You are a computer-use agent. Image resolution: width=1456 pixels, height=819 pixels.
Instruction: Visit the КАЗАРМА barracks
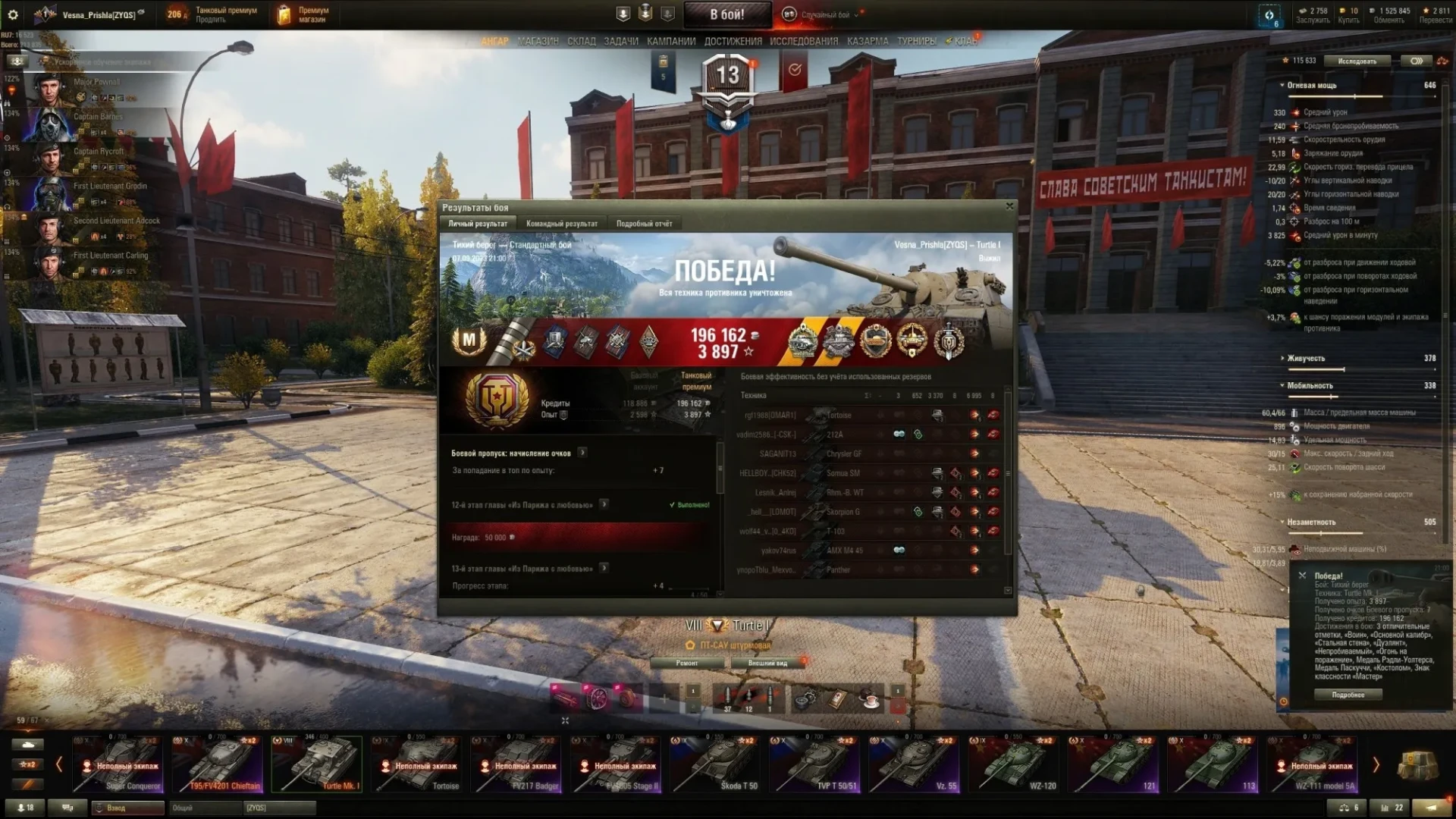point(868,41)
